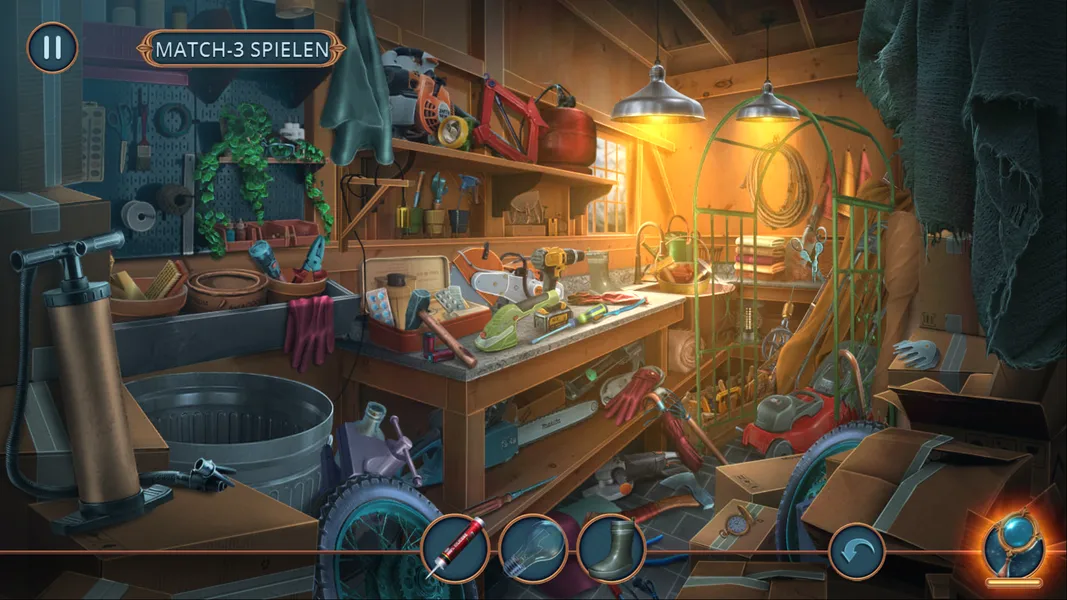Viewport: 1067px width, 600px height.
Task: Select the rubber boot item slot
Action: [x=610, y=549]
